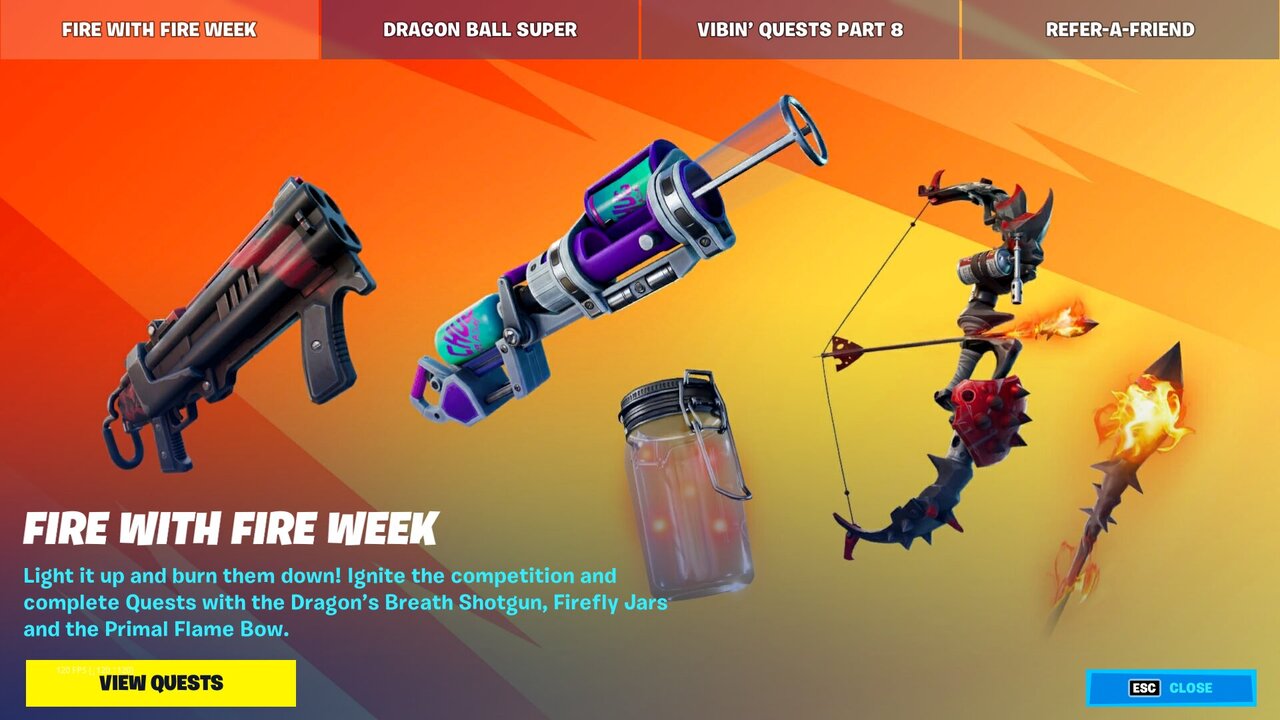Select the Vibin' Quests Part 8 tab
The width and height of the screenshot is (1280, 720).
click(x=800, y=30)
